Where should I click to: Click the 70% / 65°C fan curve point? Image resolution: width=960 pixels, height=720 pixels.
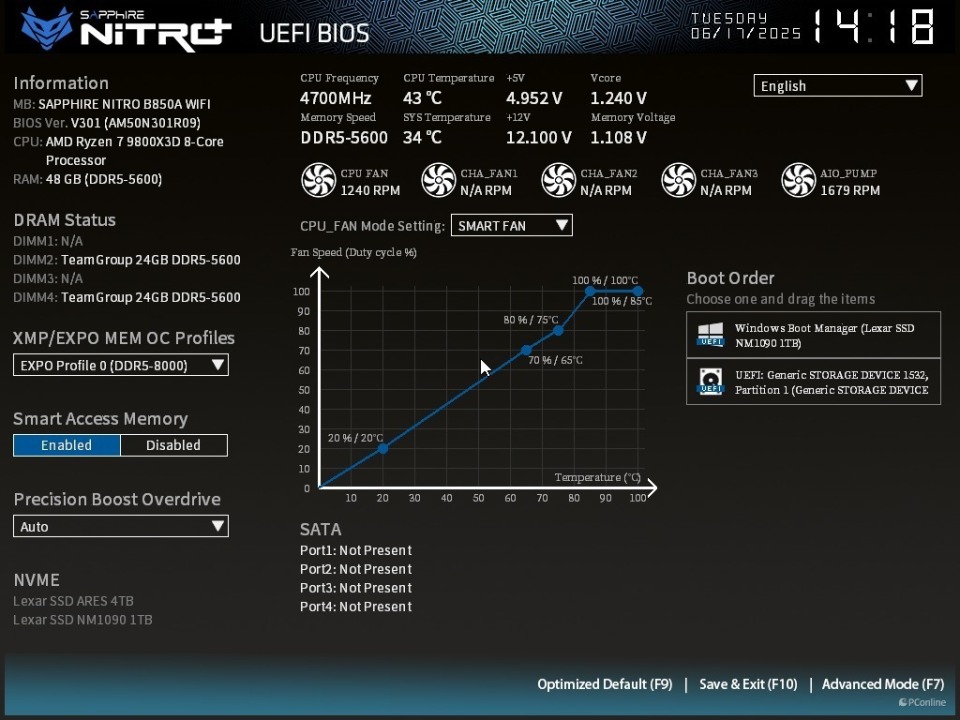pos(527,350)
